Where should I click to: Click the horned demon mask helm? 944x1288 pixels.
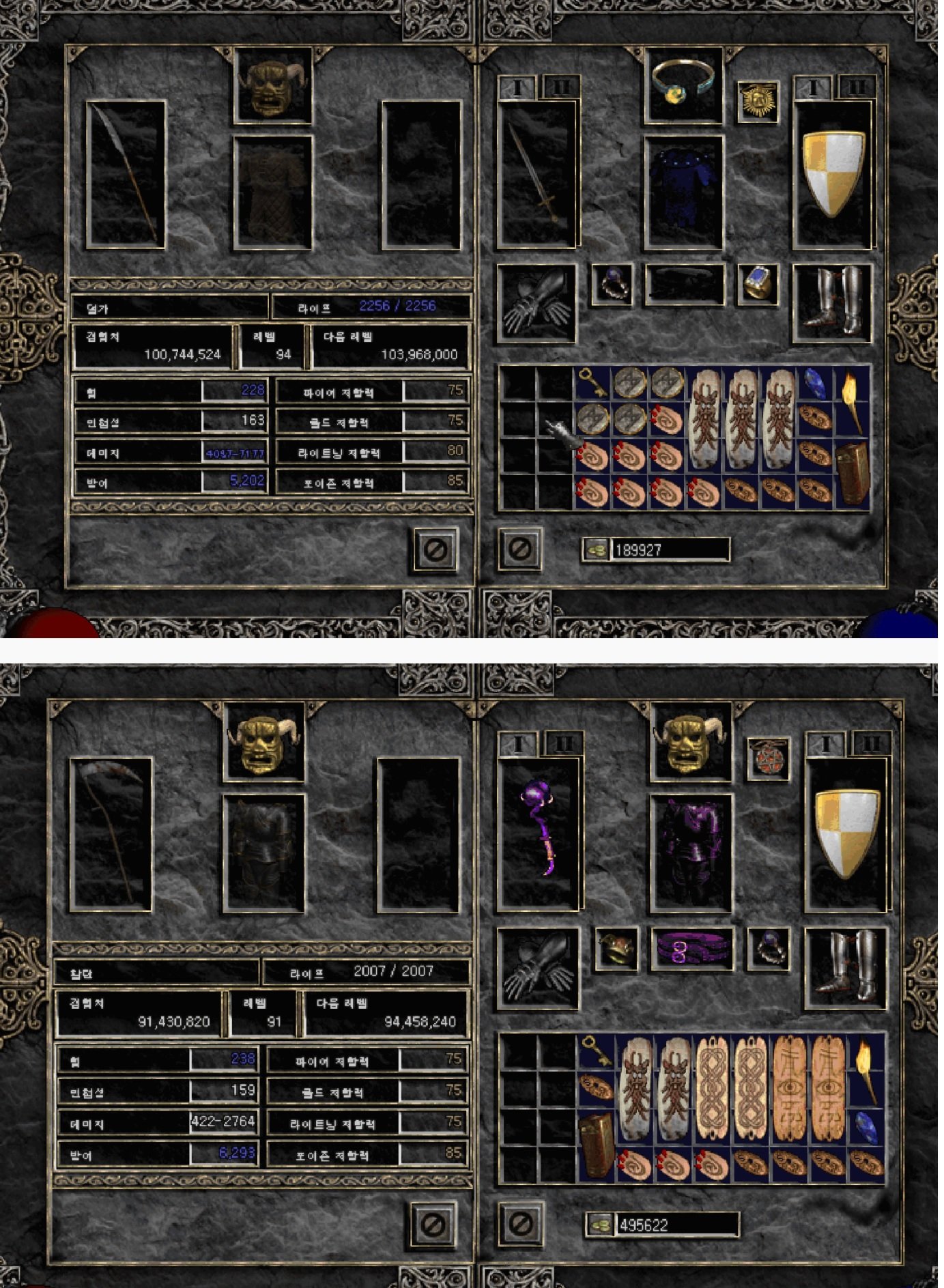pyautogui.click(x=273, y=85)
